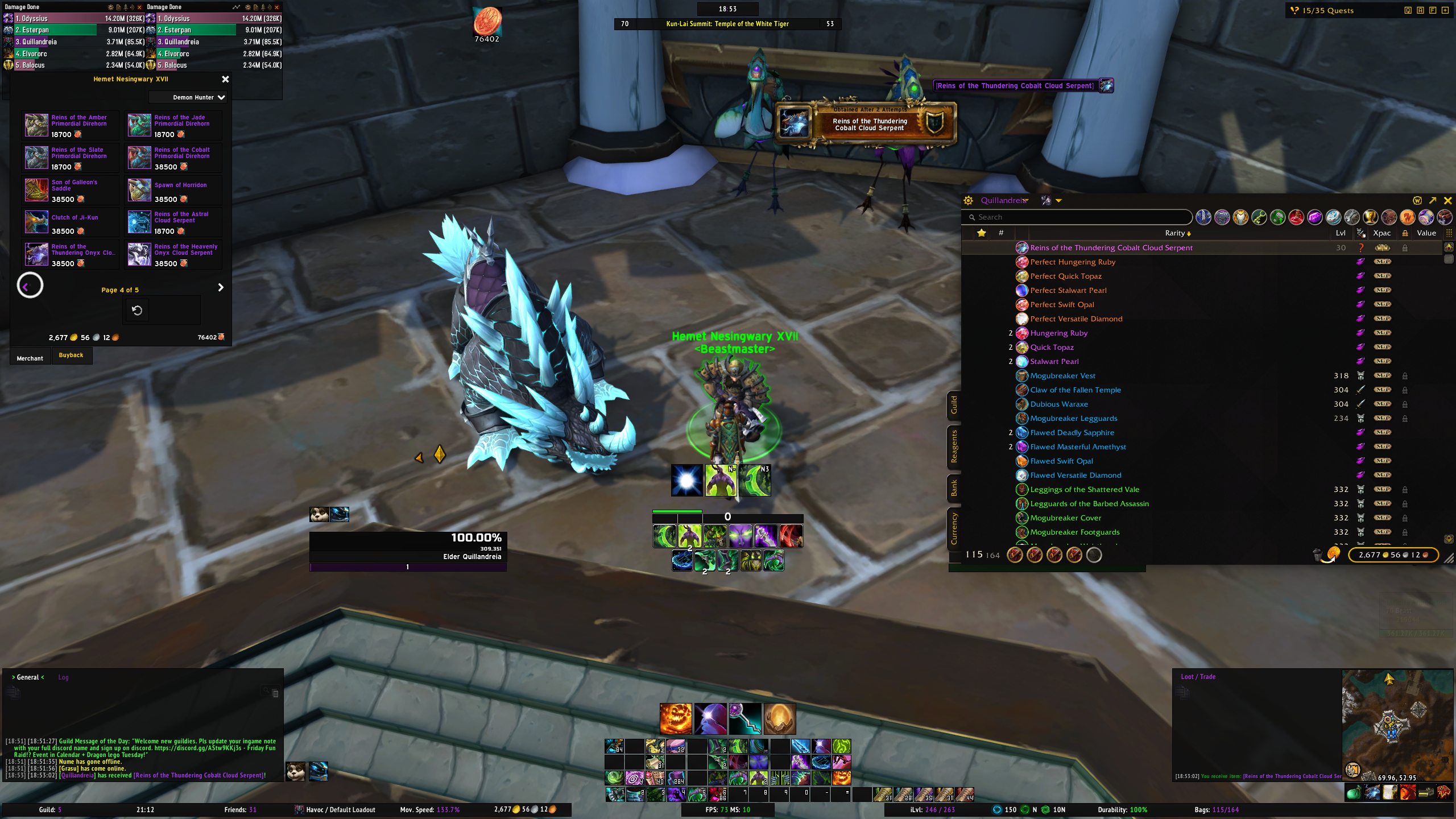Go back to the previous merchant page
1456x819 pixels.
click(30, 286)
